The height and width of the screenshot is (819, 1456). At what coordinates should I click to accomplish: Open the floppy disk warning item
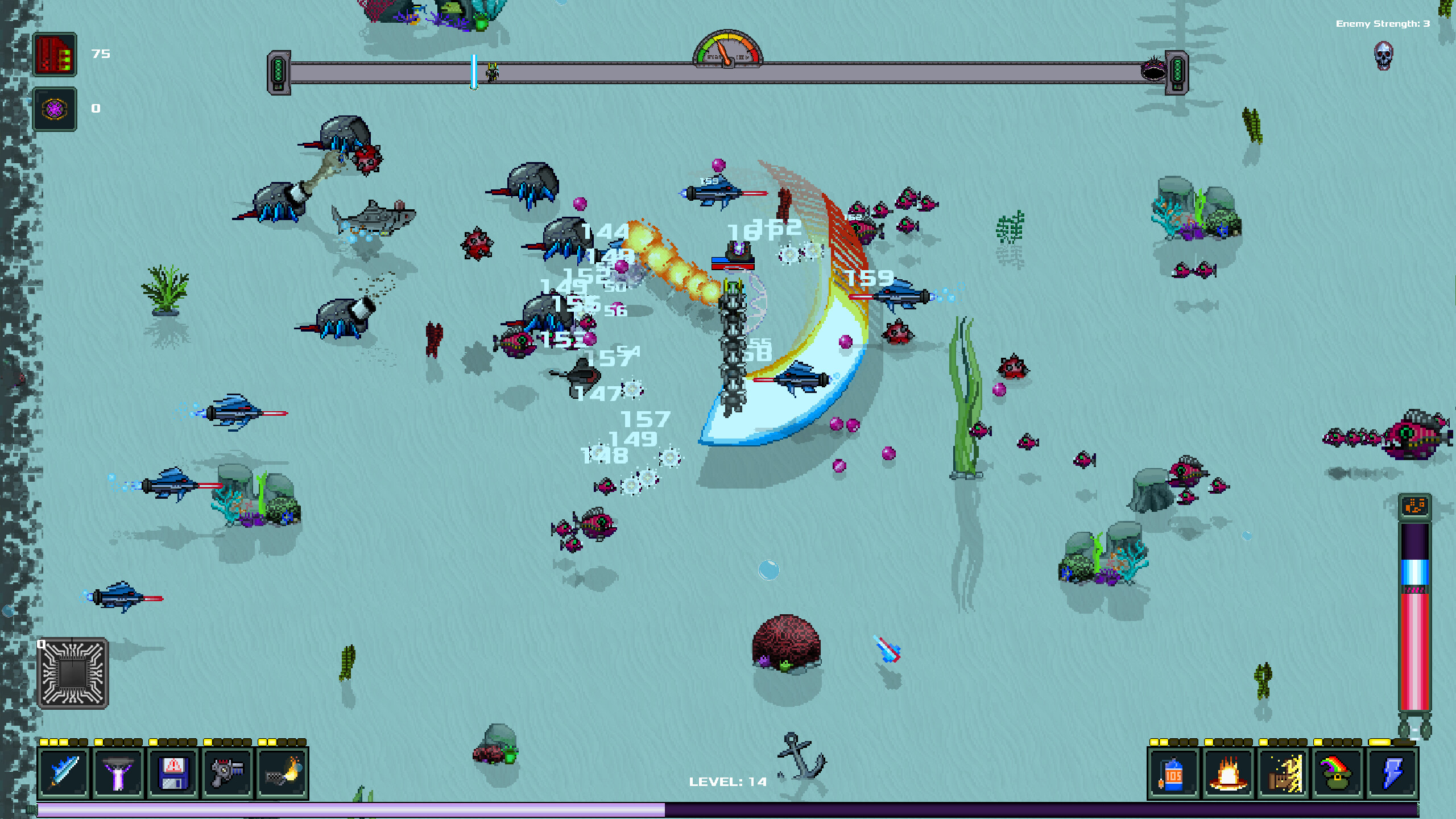click(172, 772)
